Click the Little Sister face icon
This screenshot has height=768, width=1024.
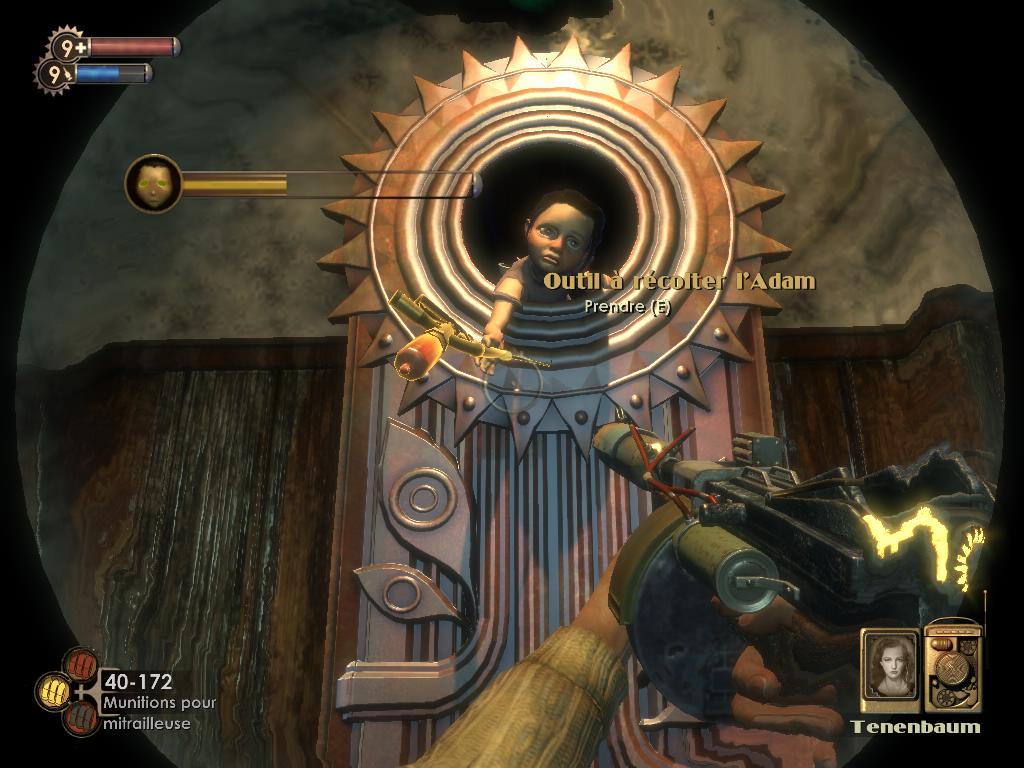[x=153, y=183]
